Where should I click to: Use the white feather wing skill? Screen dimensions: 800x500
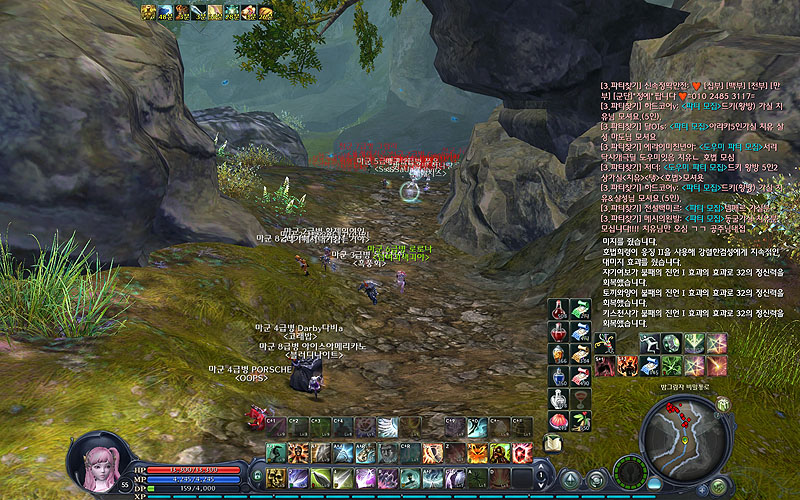(388, 426)
